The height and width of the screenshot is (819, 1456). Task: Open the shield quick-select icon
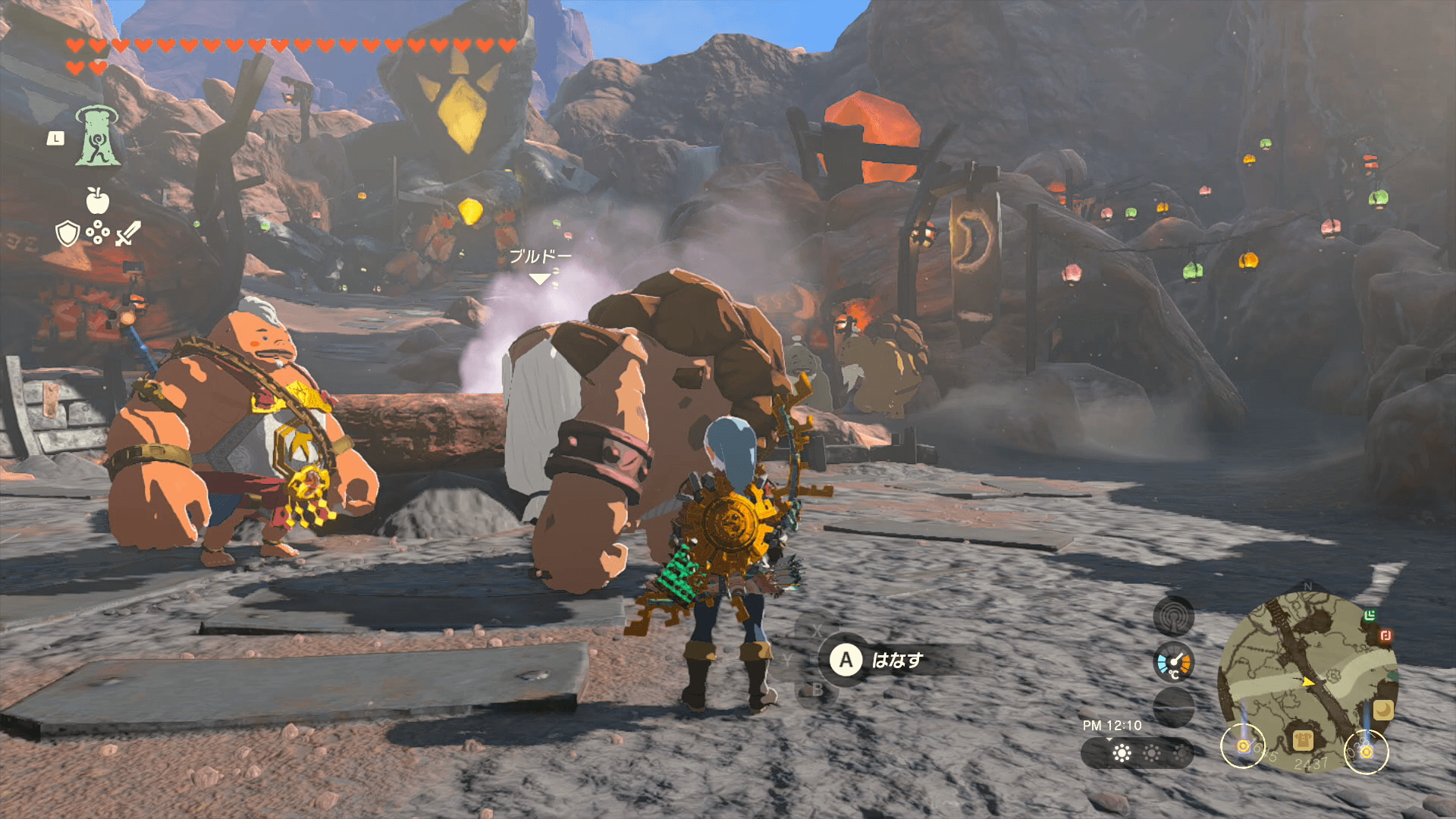point(68,234)
